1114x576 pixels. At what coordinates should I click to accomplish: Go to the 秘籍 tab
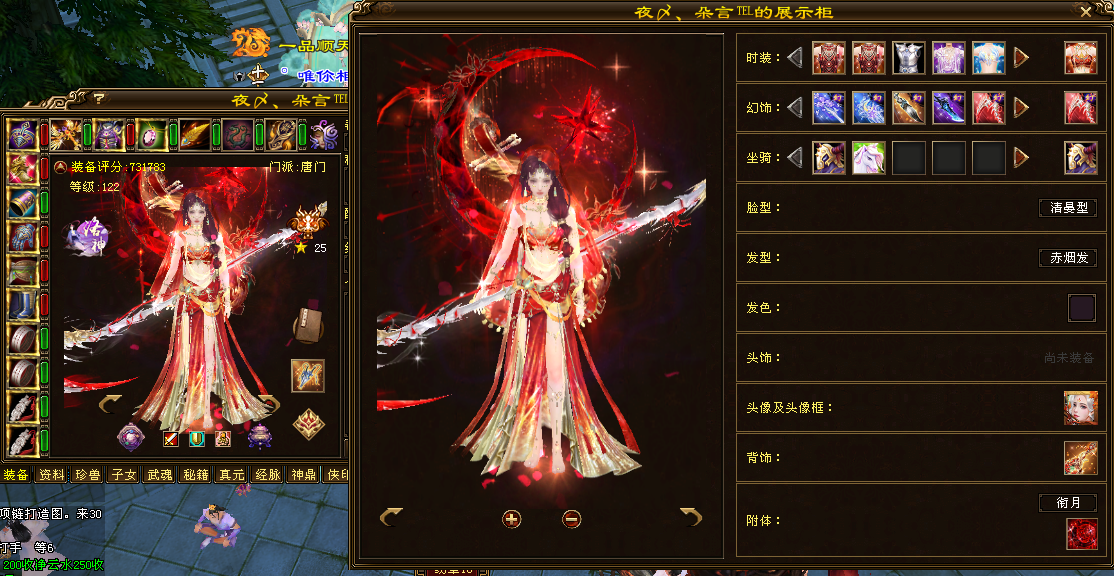point(195,475)
